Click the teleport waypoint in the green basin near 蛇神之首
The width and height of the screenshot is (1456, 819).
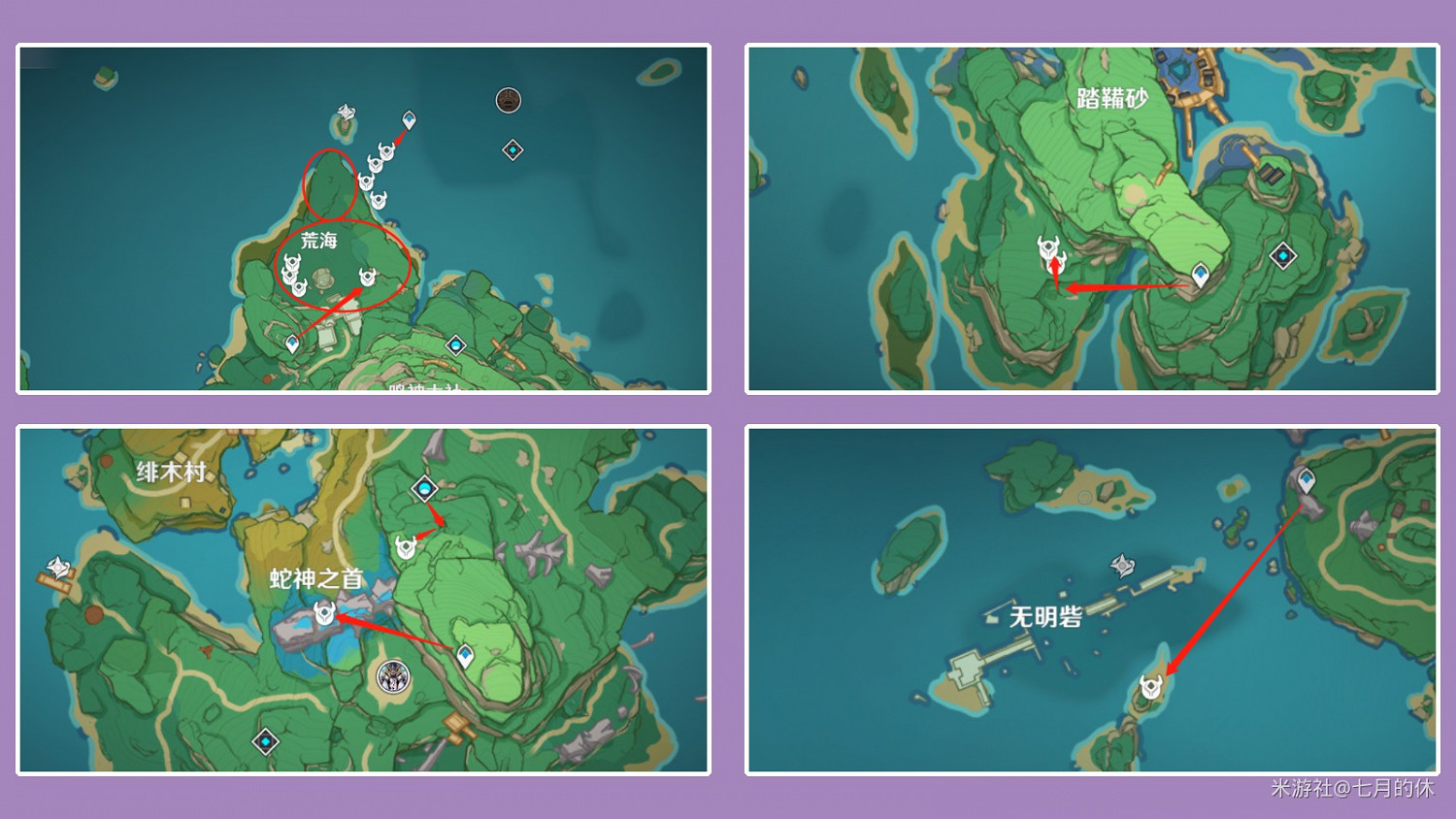coord(466,656)
